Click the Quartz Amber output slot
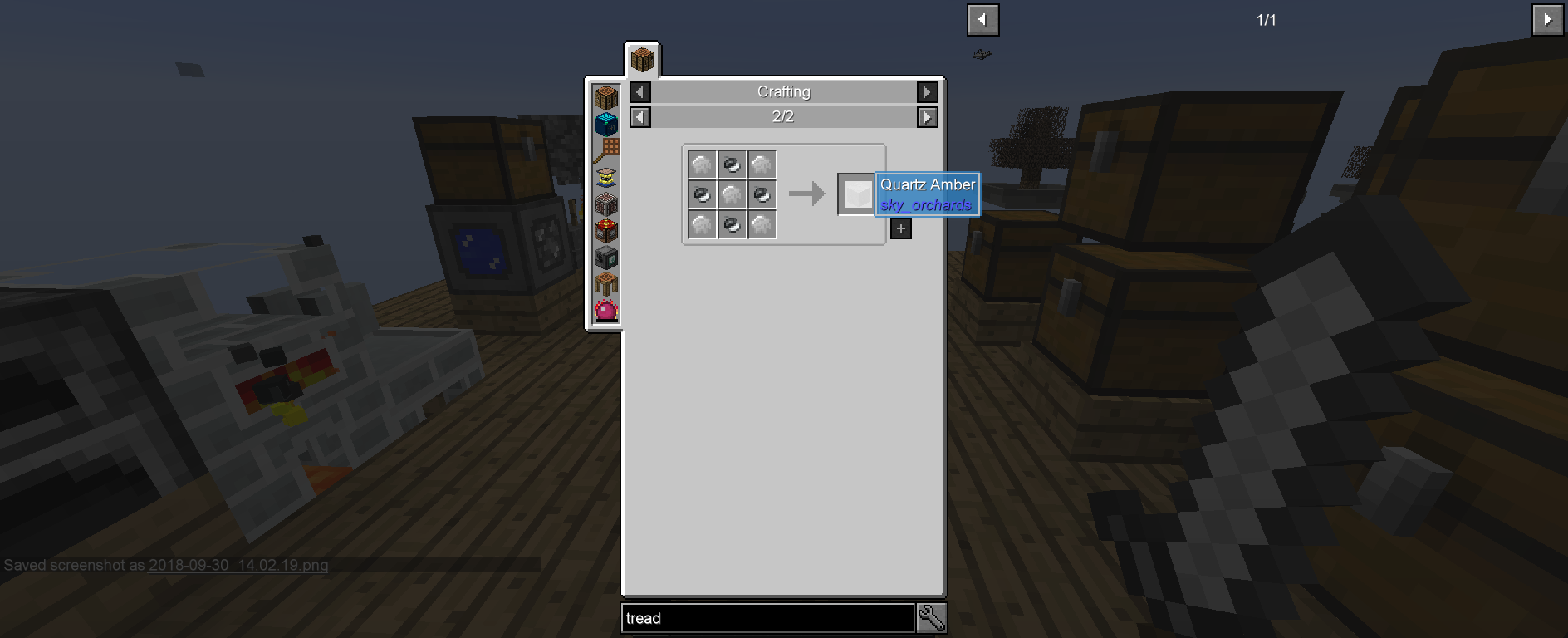Viewport: 1568px width, 638px height. (x=856, y=194)
